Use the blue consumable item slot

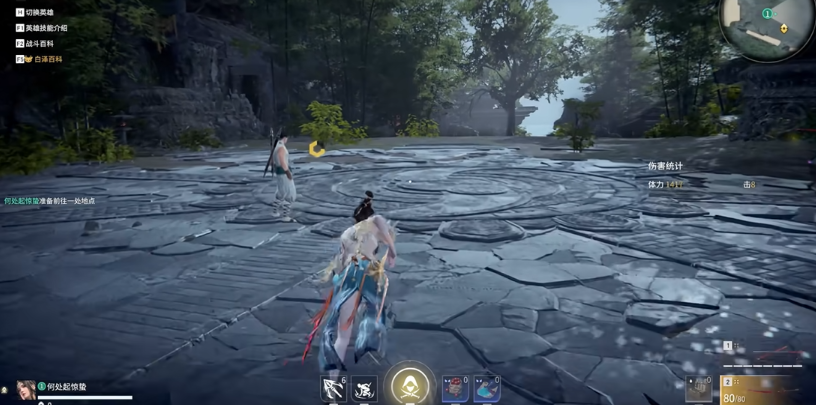point(486,388)
